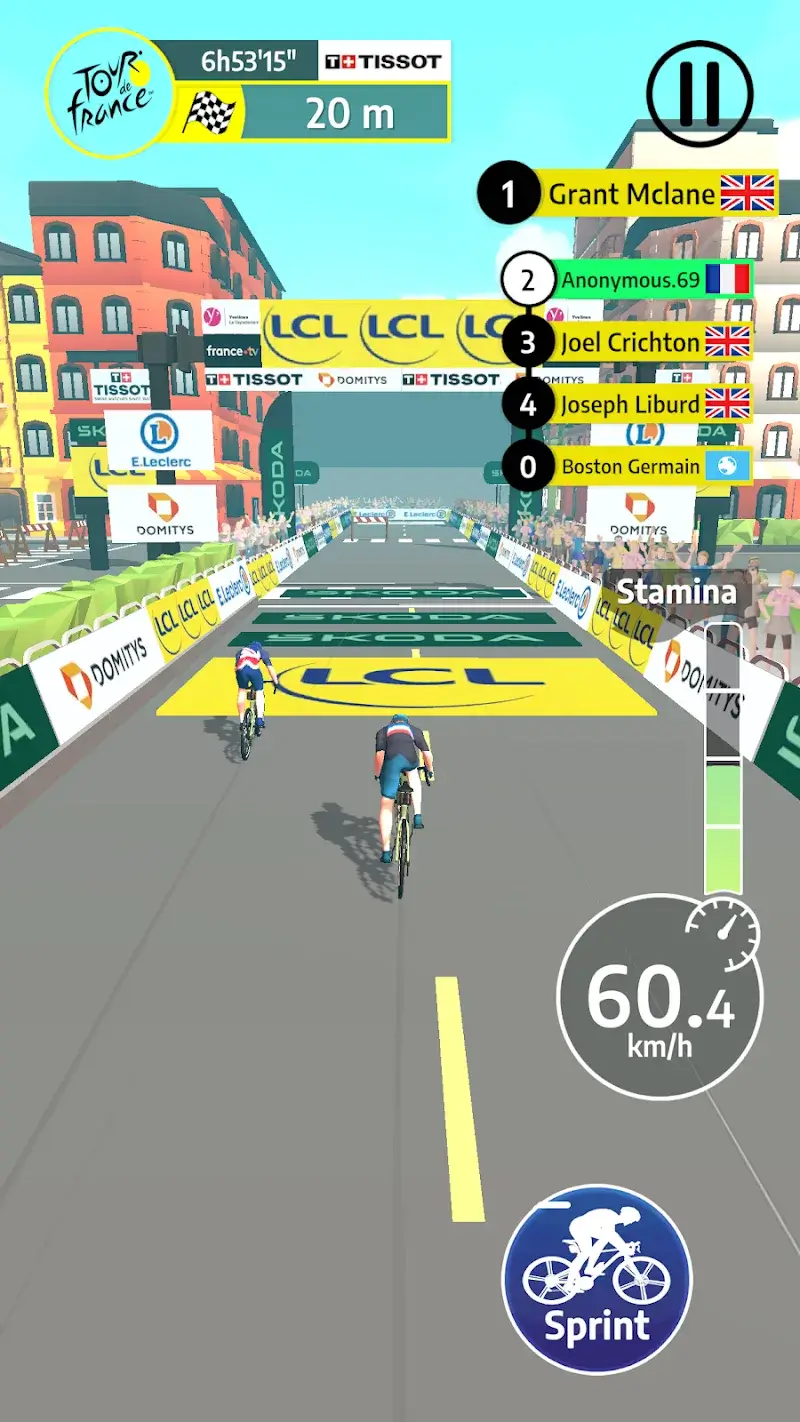Select Grant Mclane in the ranking list
Viewport: 800px width, 1422px height.
coord(632,194)
